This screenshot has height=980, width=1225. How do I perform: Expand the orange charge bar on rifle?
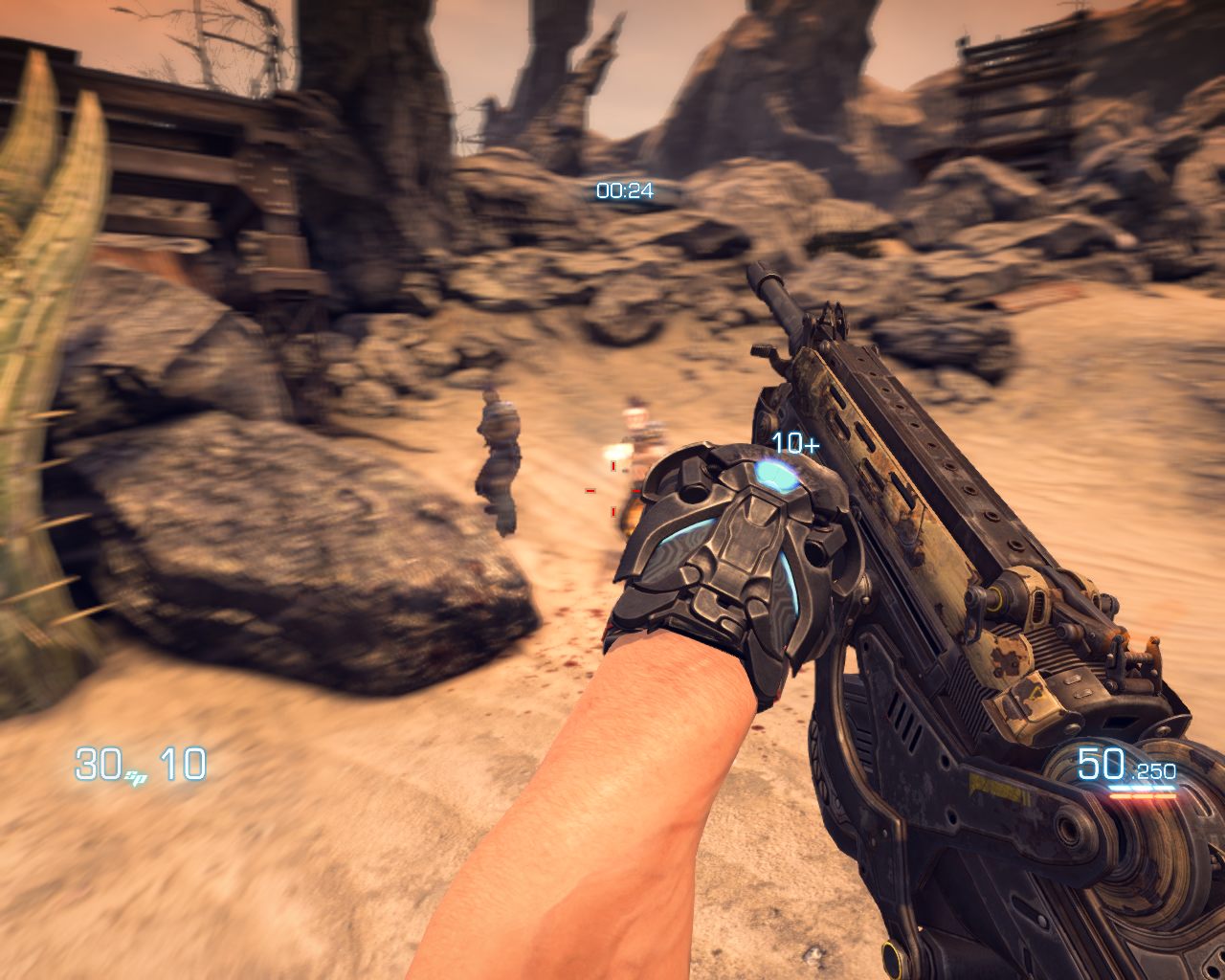point(1143,796)
